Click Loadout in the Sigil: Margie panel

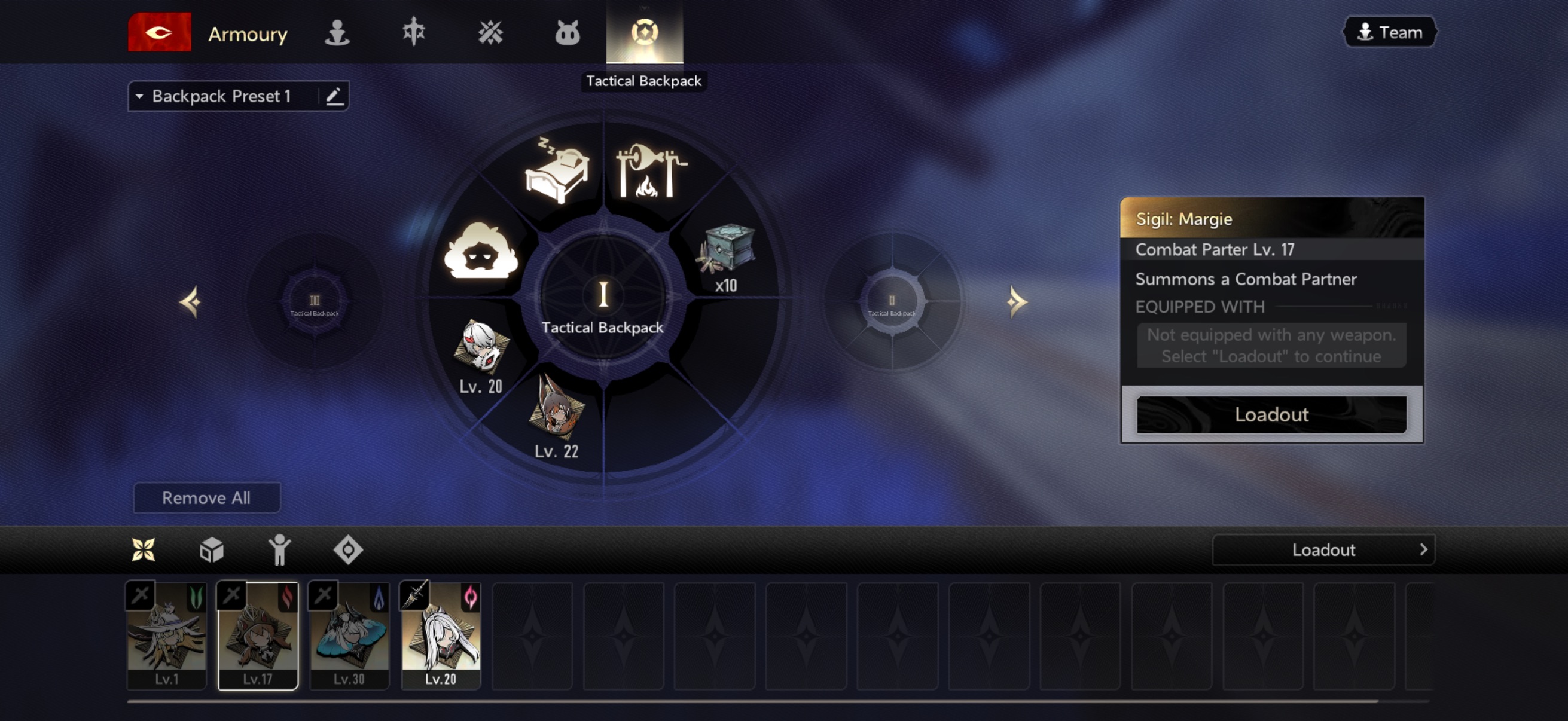[1271, 414]
